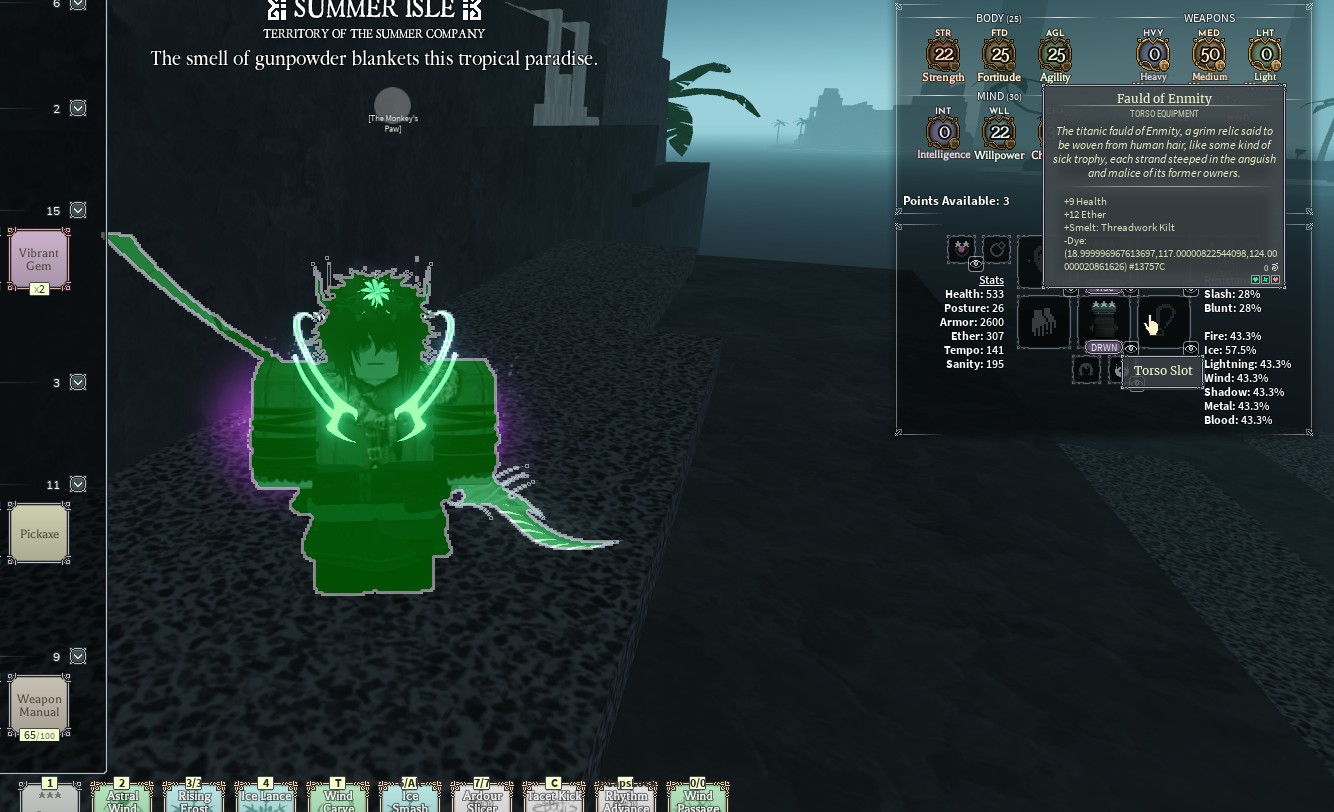Activate the Astral Wind hotbar skill
This screenshot has width=1334, height=812.
click(x=122, y=798)
